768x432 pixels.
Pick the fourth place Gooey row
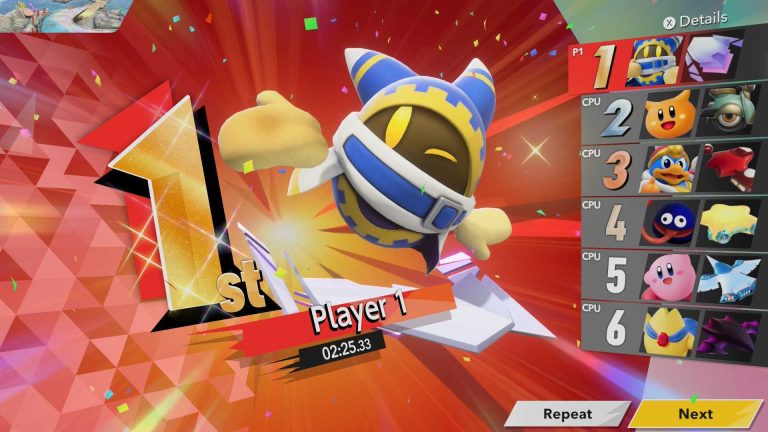pyautogui.click(x=672, y=222)
